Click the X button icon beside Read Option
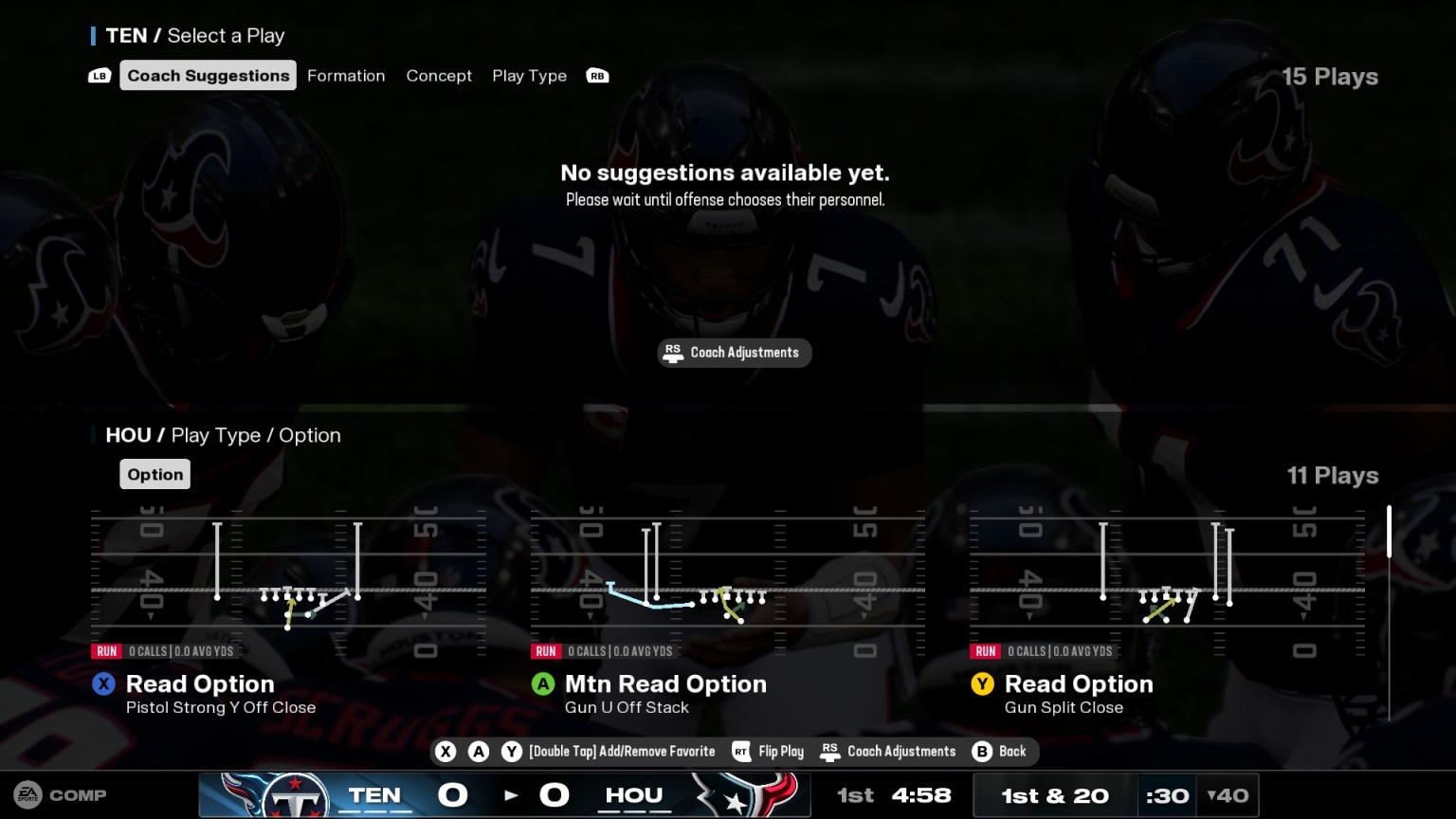Viewport: 1456px width, 819px height. tap(104, 683)
